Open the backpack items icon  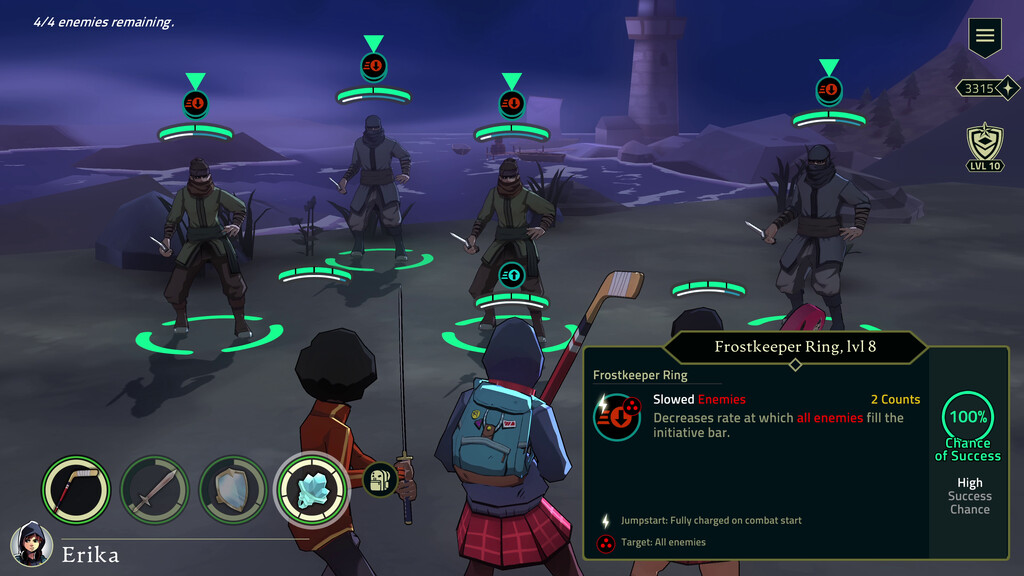click(x=380, y=481)
